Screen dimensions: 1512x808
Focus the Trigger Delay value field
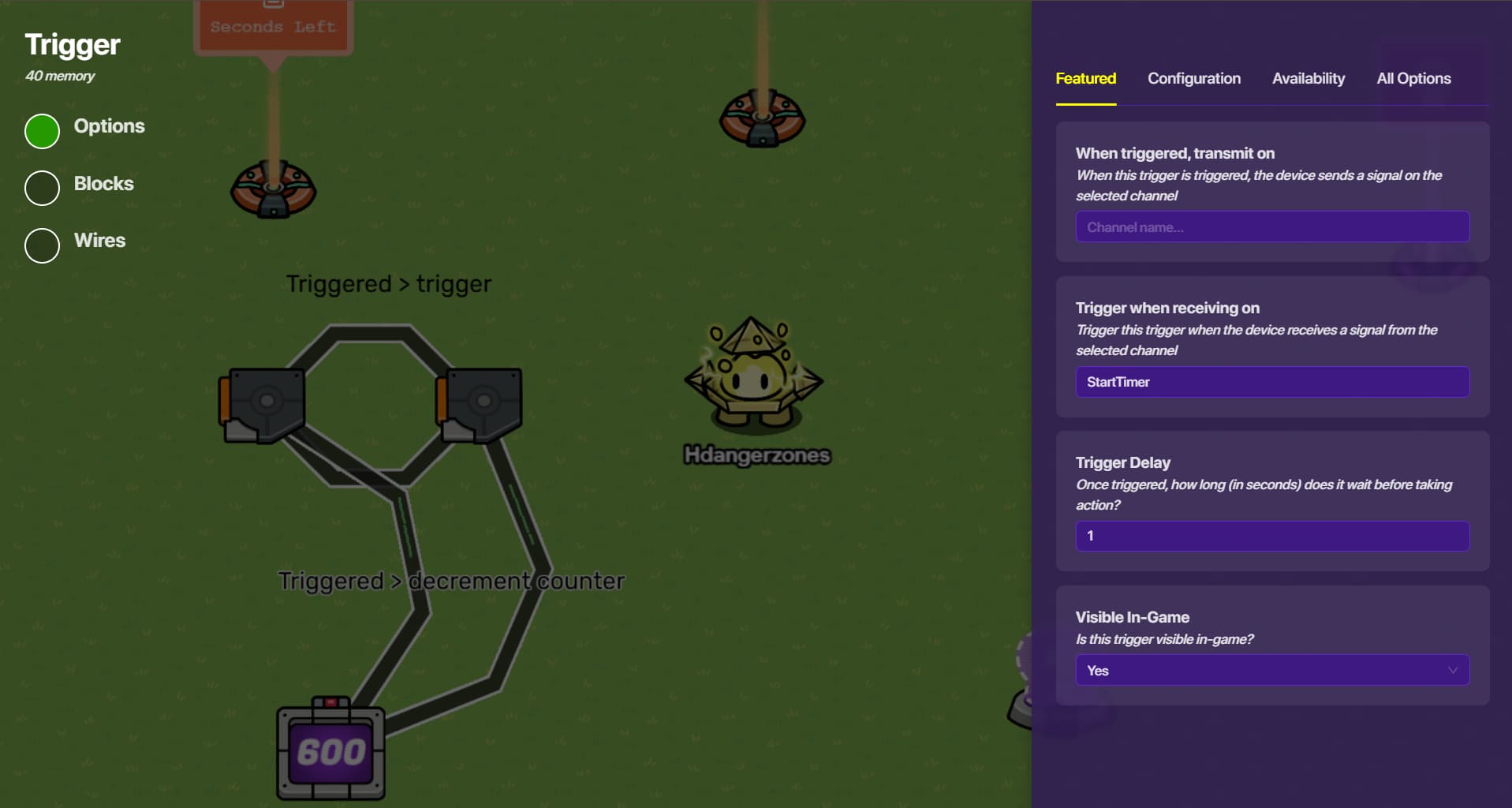coord(1271,537)
